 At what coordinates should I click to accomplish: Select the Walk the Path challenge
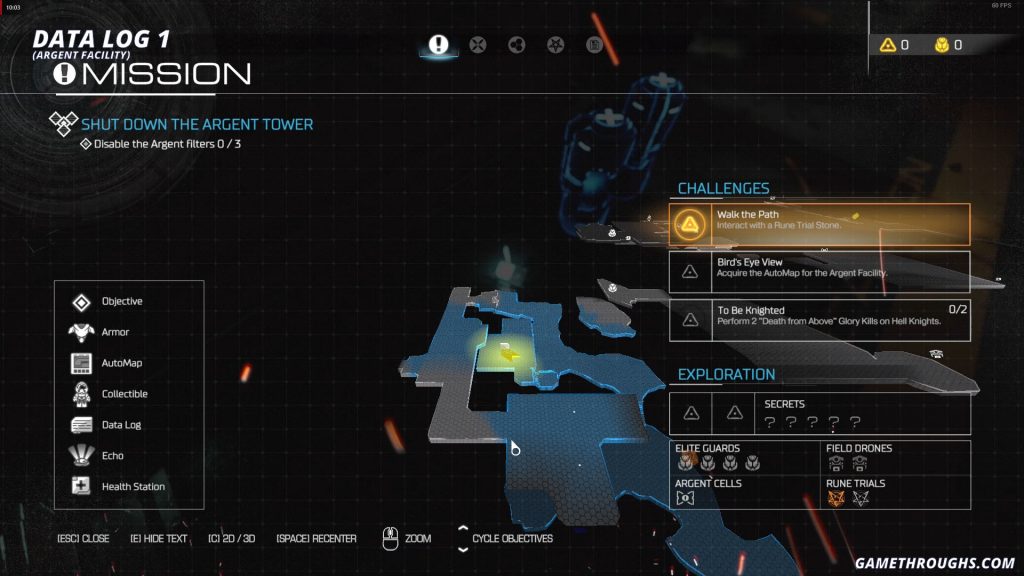pyautogui.click(x=819, y=225)
